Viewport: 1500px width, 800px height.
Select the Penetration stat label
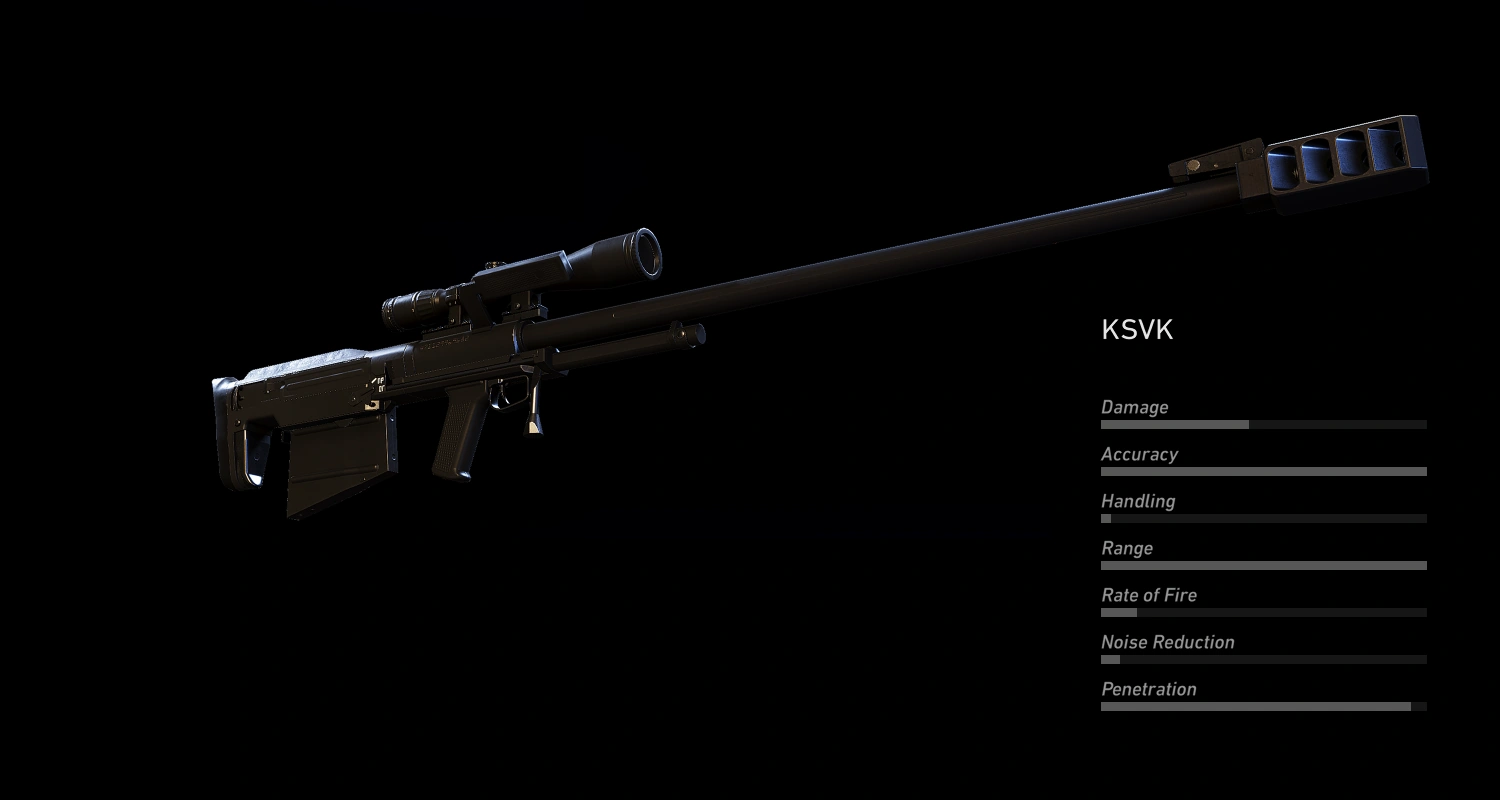tap(1148, 689)
